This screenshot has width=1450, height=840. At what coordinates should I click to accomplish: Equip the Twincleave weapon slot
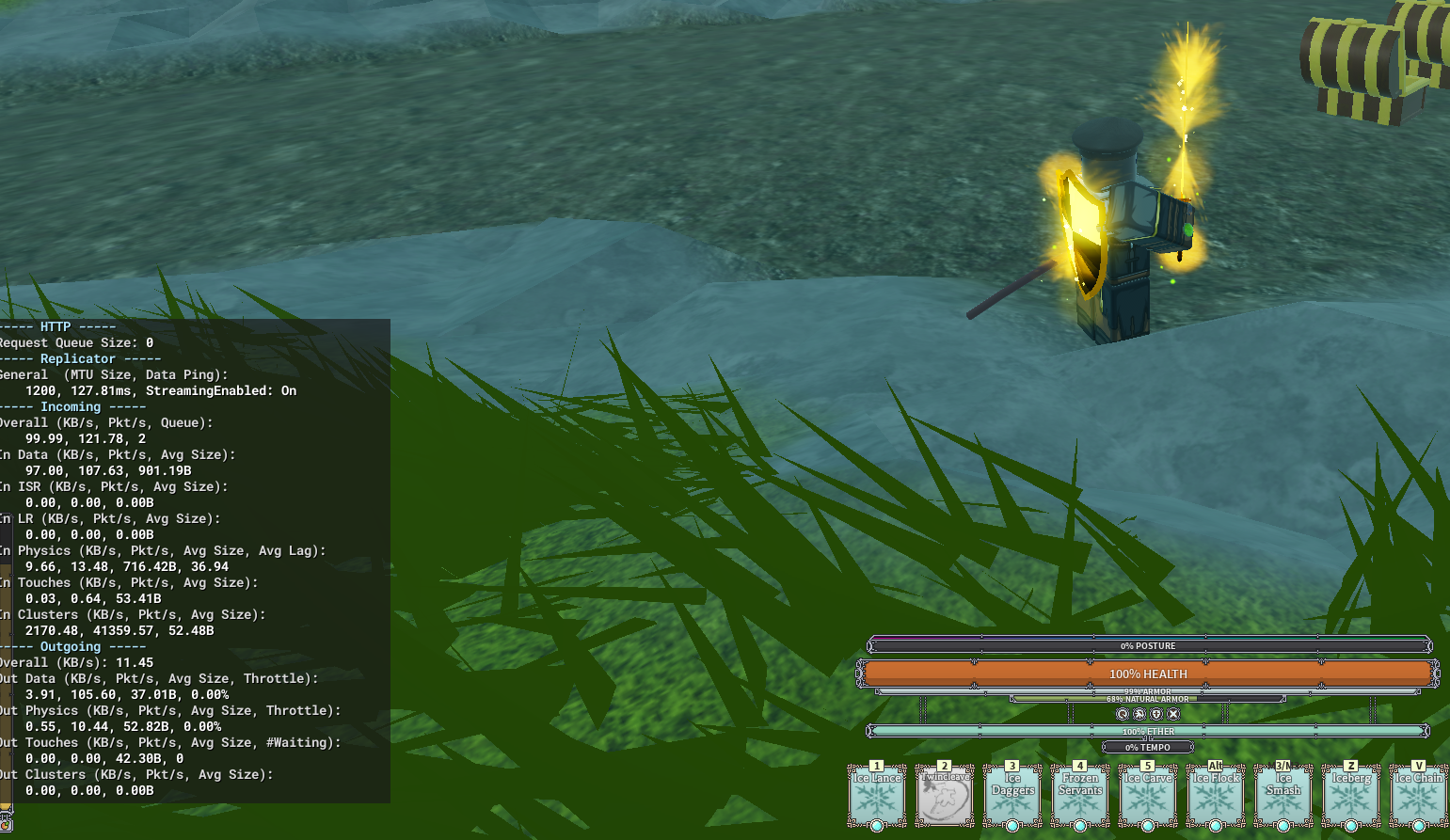[x=945, y=797]
